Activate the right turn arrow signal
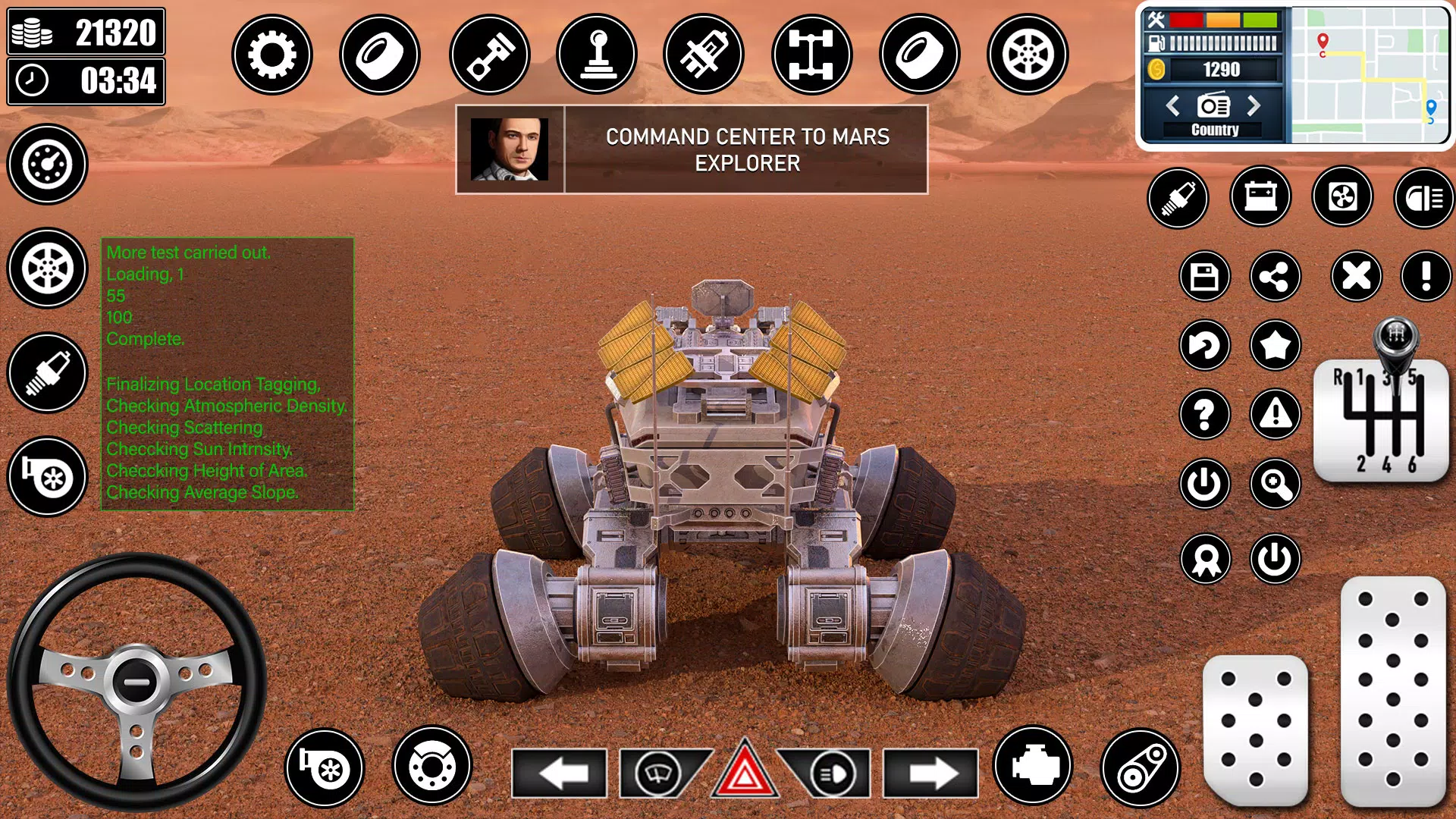Viewport: 1456px width, 819px height. 930,773
